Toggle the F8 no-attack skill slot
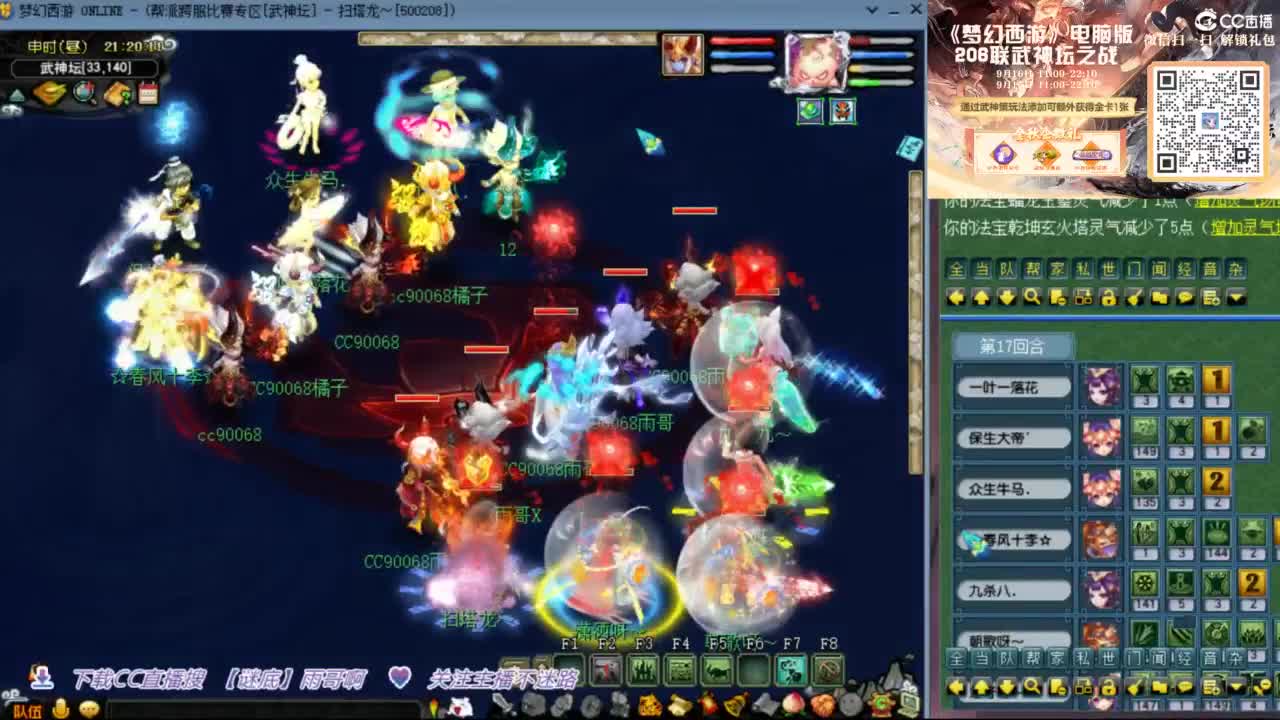 pyautogui.click(x=827, y=669)
